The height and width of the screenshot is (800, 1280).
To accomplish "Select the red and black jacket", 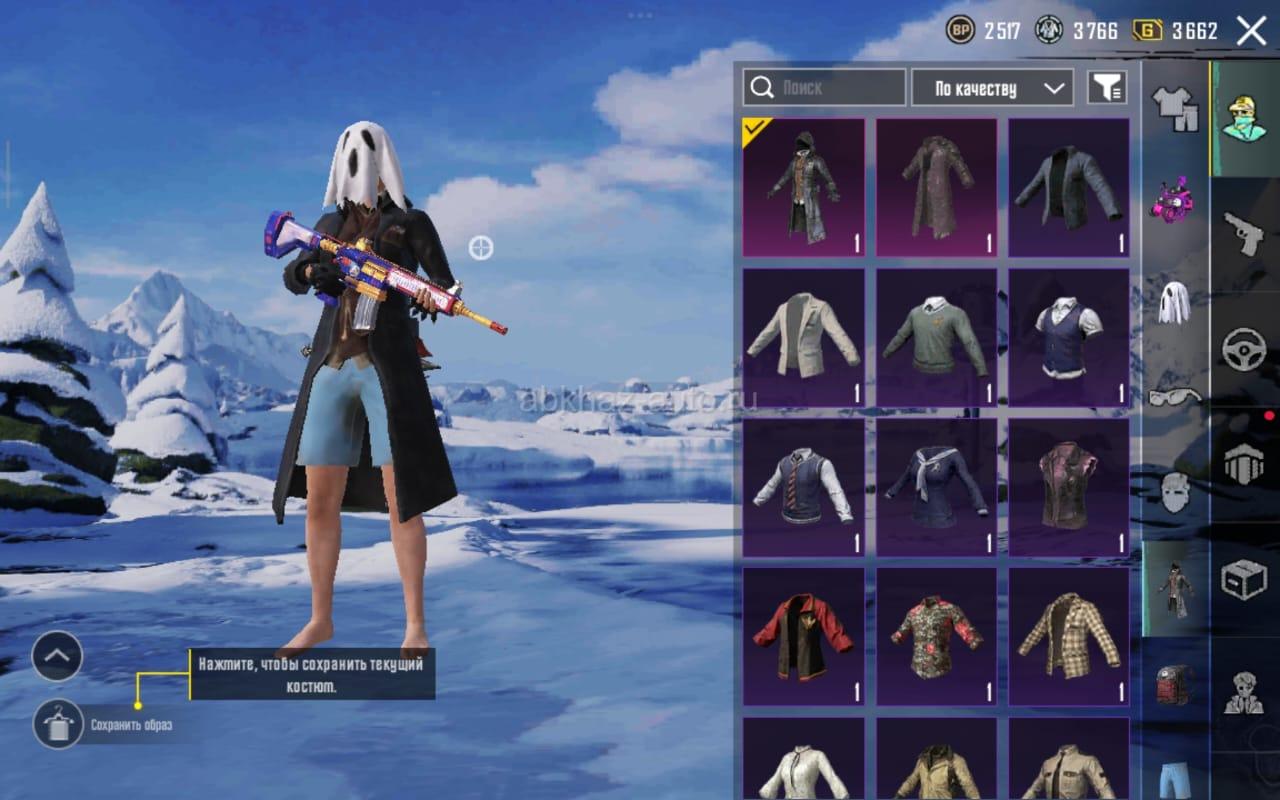I will [803, 637].
